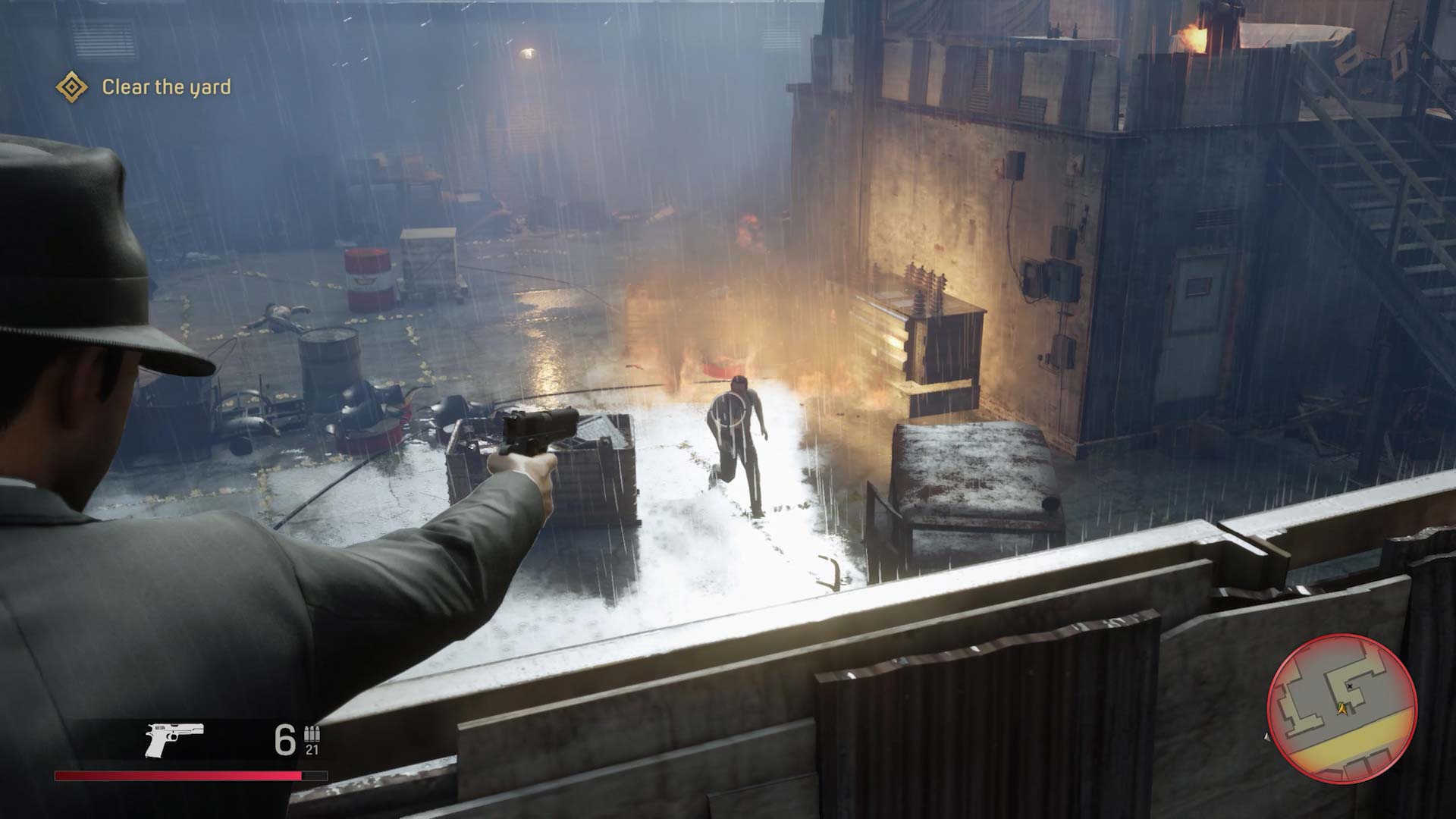Click the 'Clear the yard' objective text

click(x=168, y=88)
